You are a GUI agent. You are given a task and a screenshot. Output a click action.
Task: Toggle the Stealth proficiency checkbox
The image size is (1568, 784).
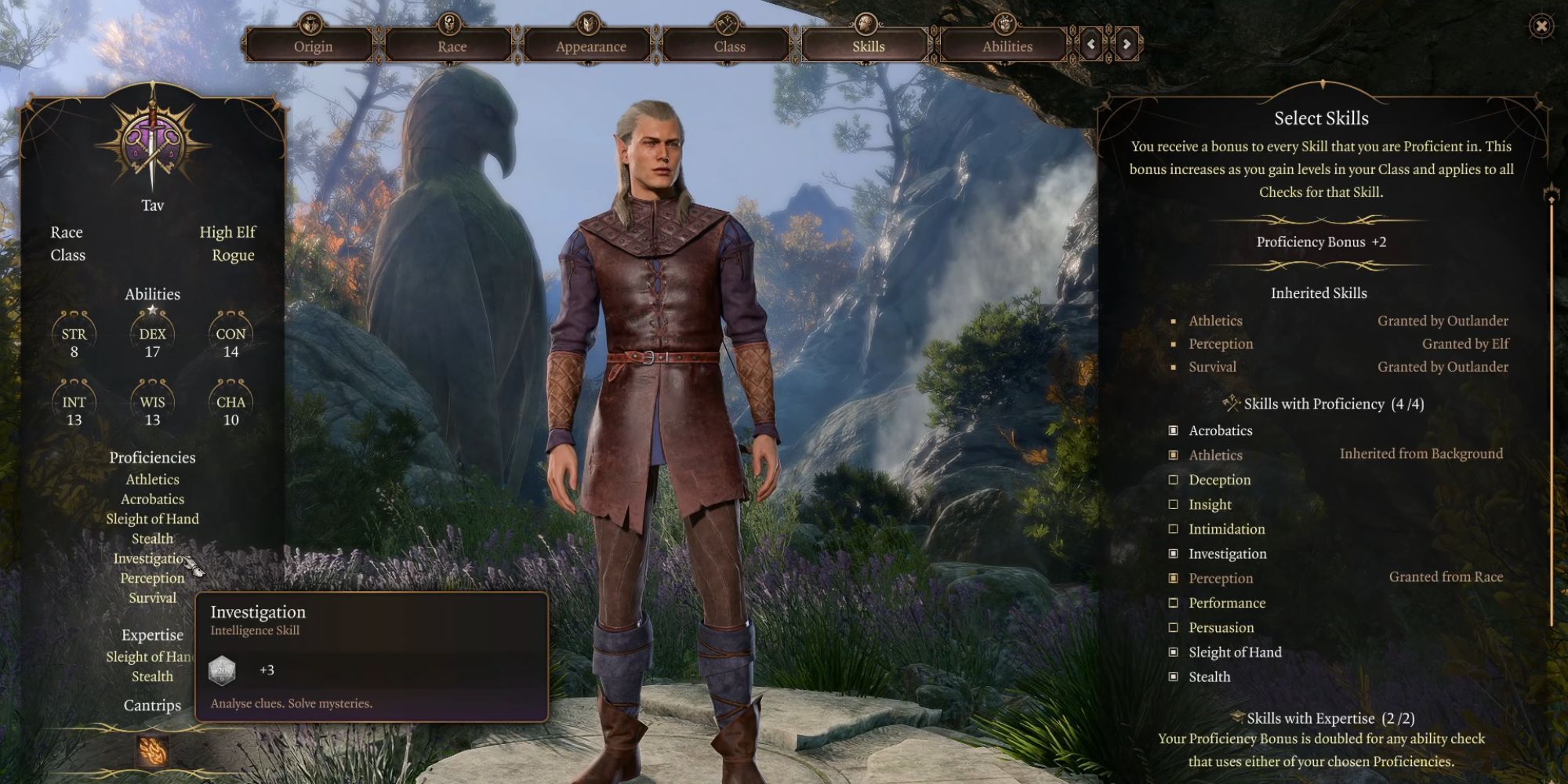click(1174, 677)
